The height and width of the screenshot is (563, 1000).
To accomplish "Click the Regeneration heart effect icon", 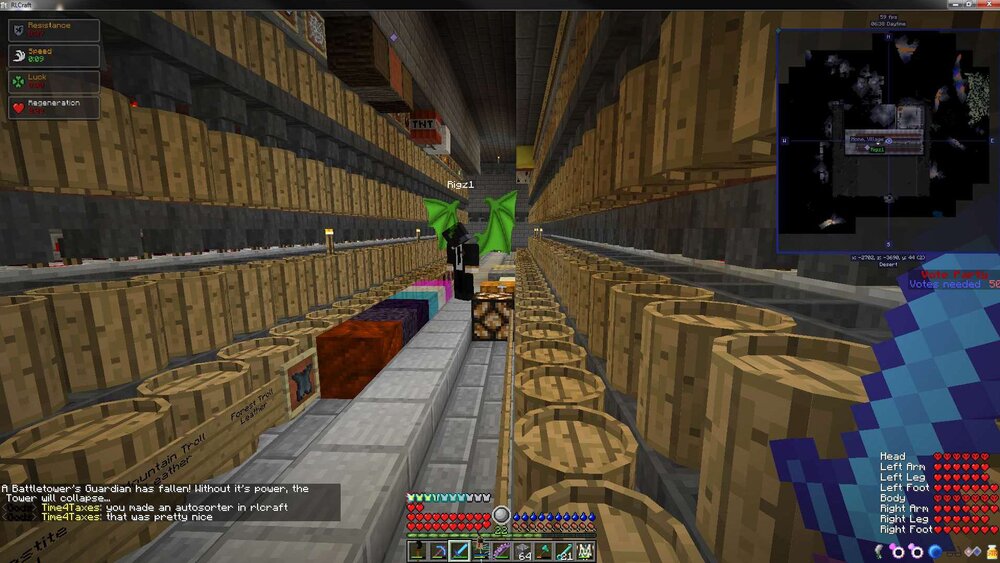I will click(x=17, y=108).
